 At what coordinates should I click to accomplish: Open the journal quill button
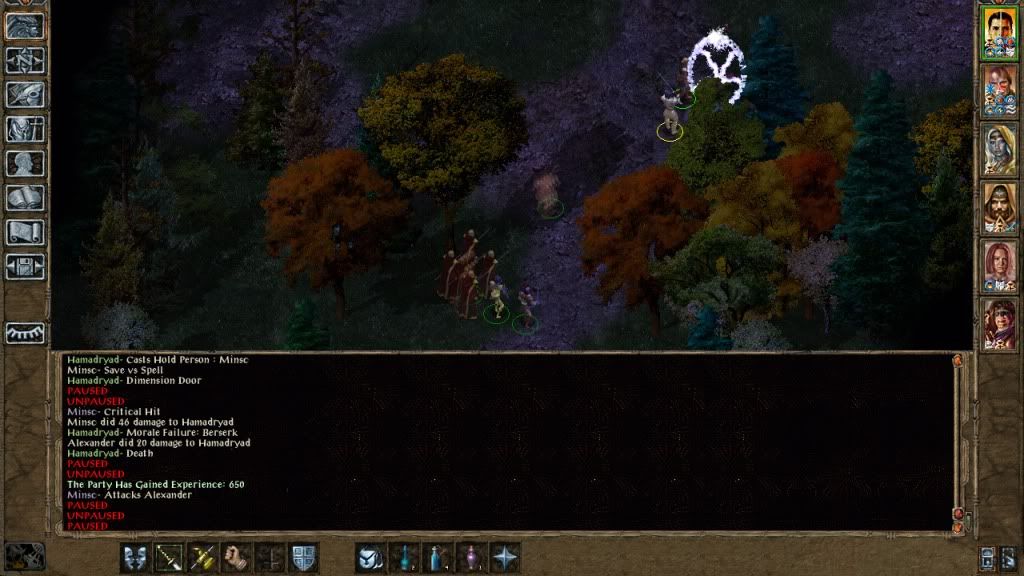pyautogui.click(x=25, y=94)
